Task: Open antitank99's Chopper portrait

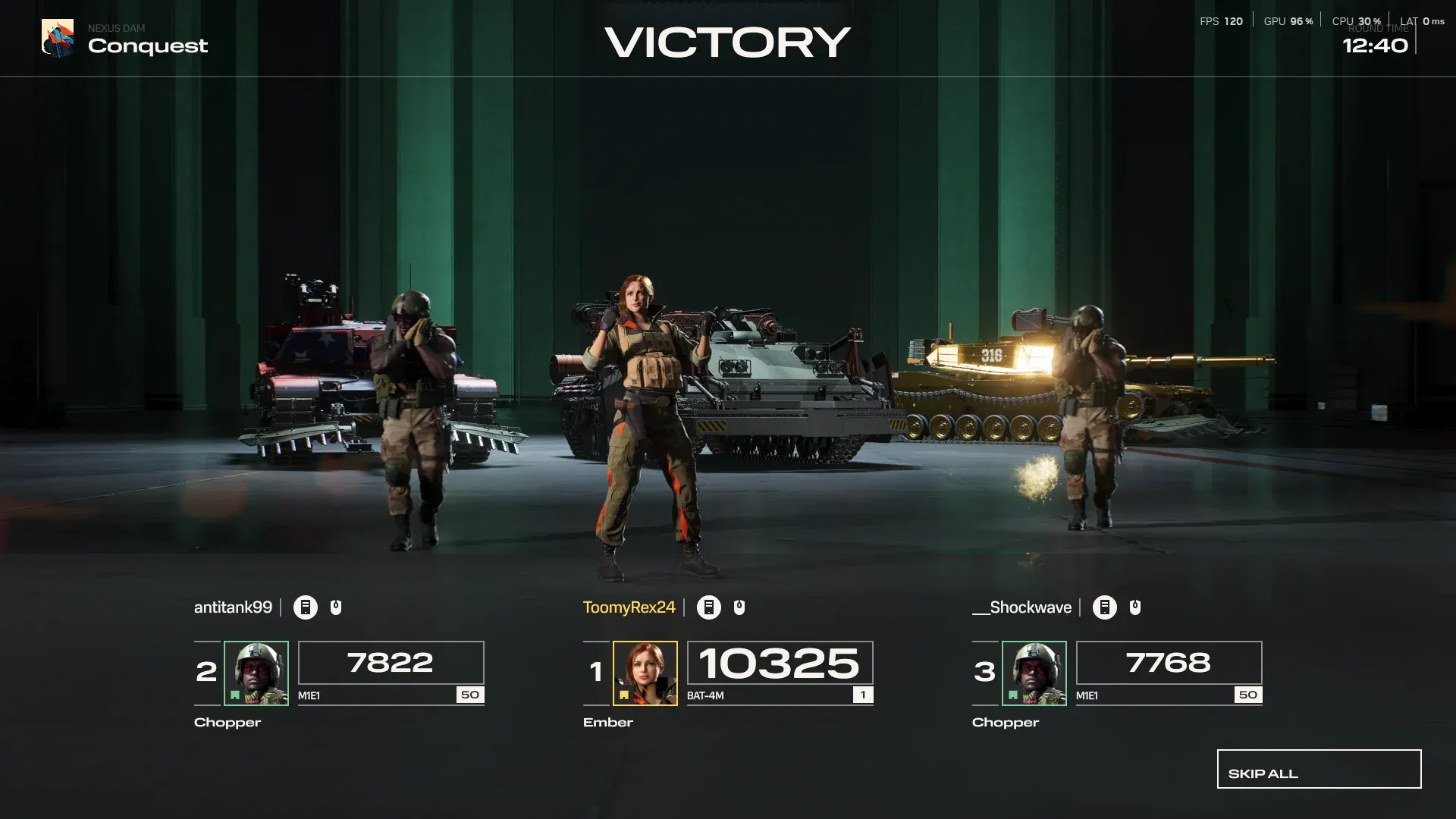Action: (256, 673)
